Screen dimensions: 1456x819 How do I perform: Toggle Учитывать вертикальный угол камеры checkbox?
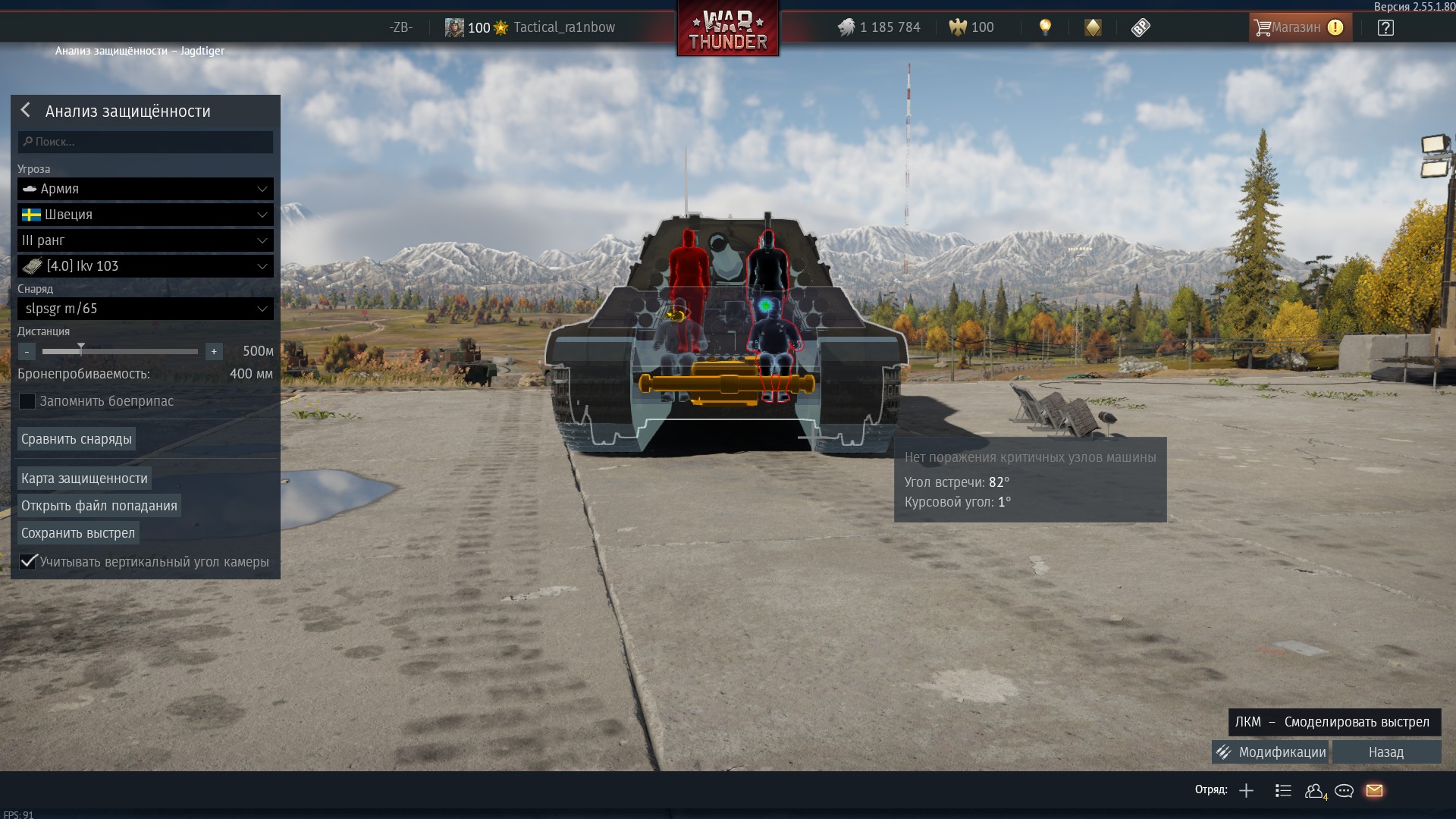click(28, 562)
